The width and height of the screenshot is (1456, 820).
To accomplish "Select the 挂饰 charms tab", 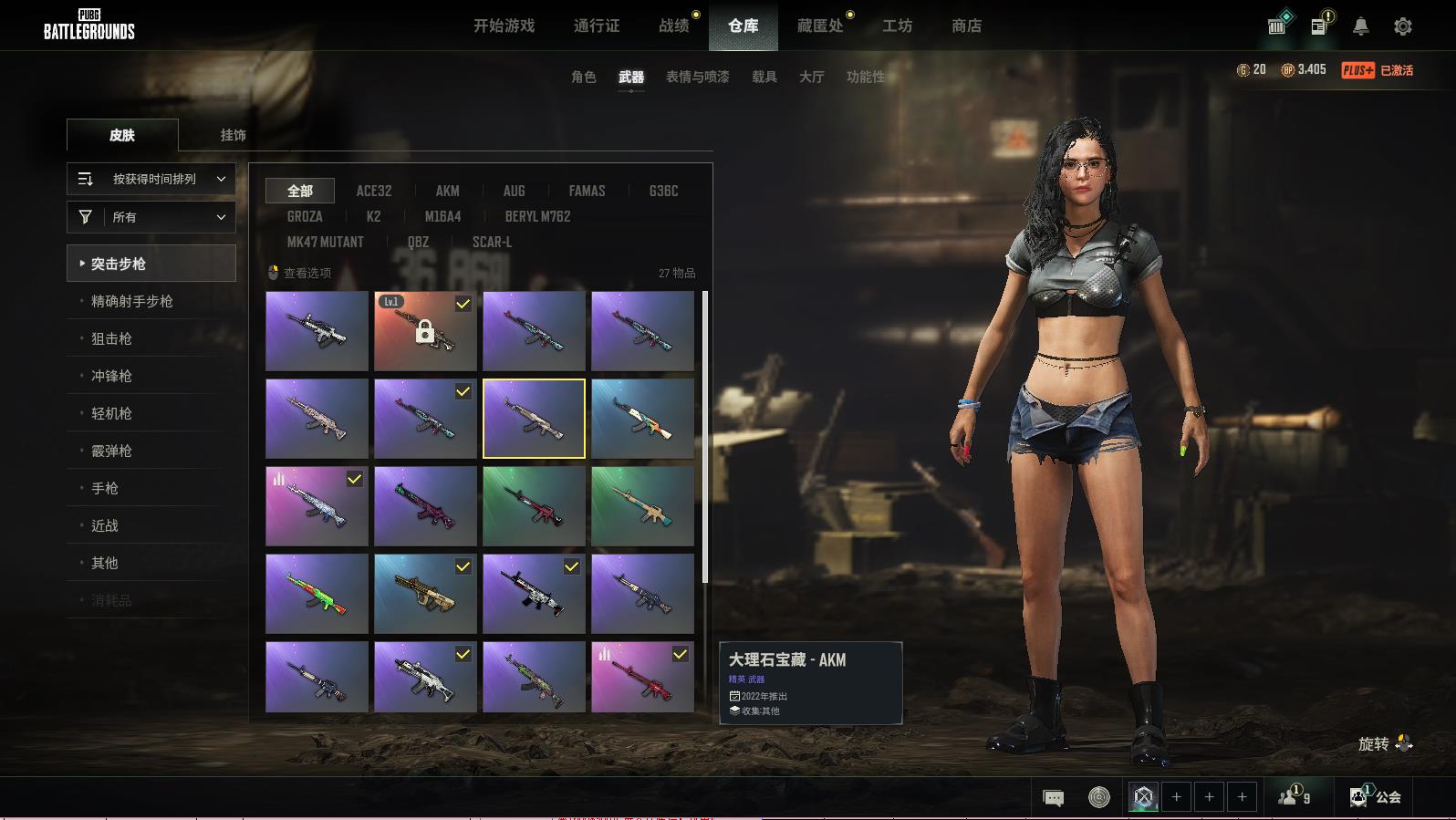I will coord(233,135).
